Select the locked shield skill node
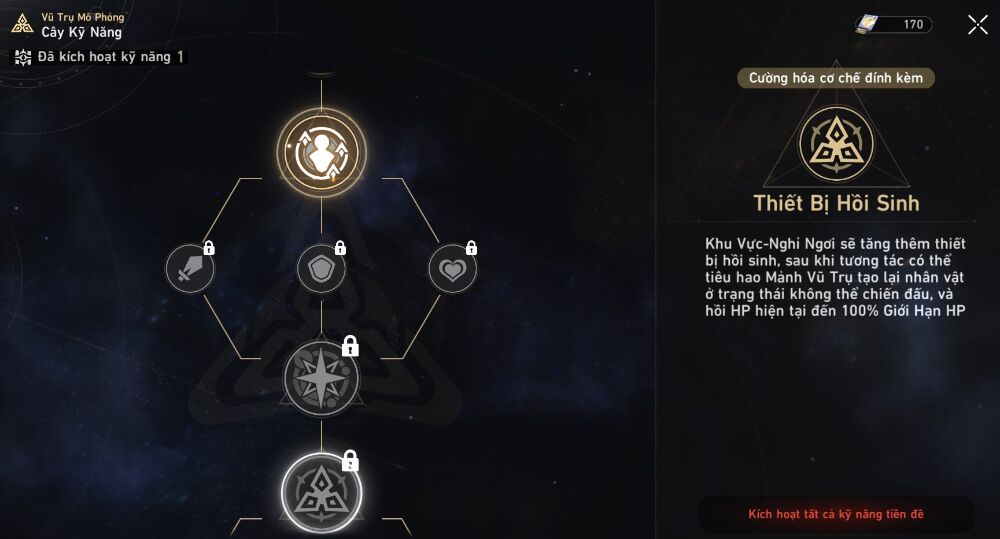The image size is (1000, 539). [321, 269]
